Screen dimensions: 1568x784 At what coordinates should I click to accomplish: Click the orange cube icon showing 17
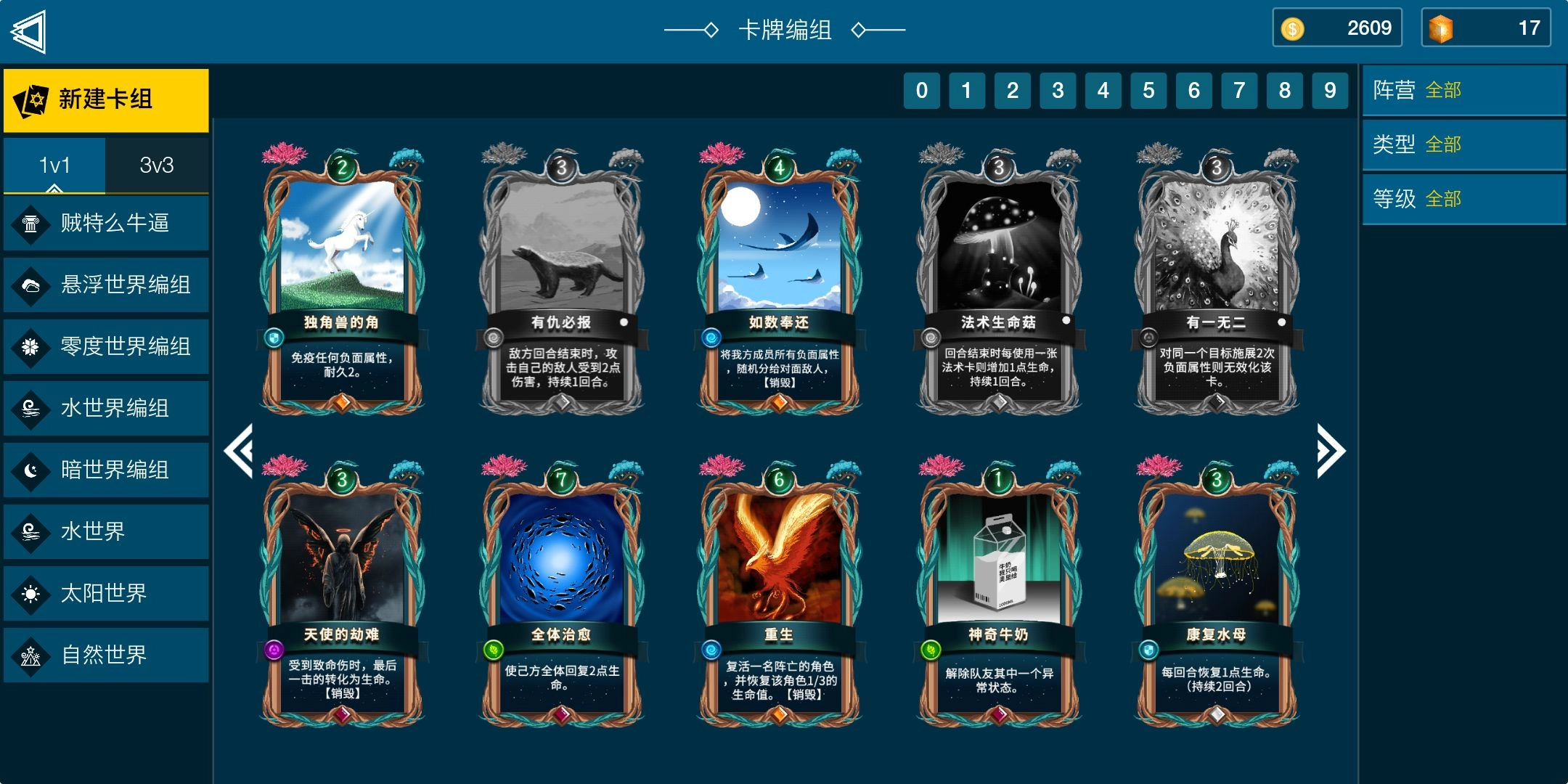coord(1440,28)
